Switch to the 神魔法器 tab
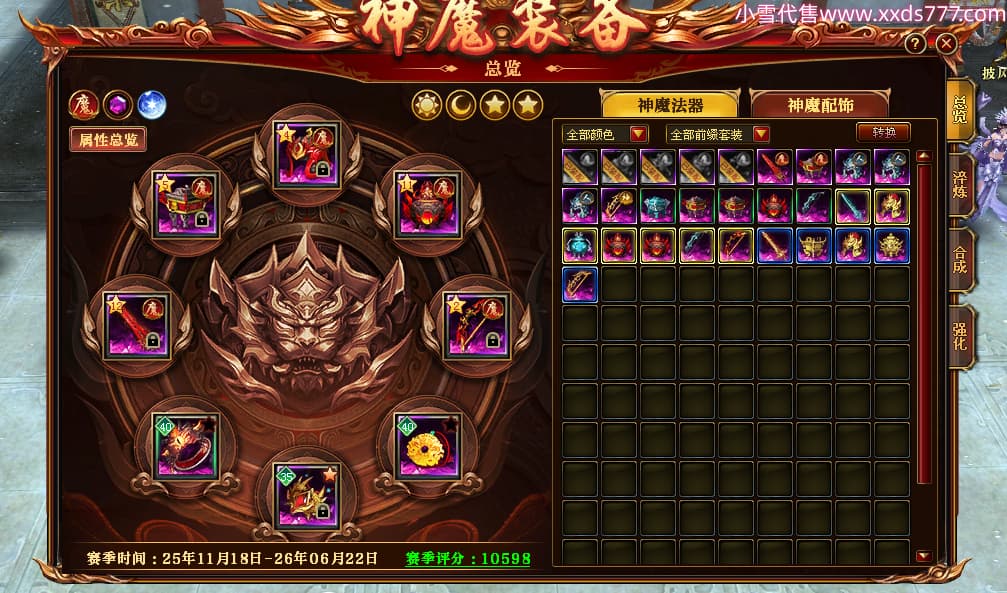Viewport: 1007px width, 593px height. coord(669,105)
